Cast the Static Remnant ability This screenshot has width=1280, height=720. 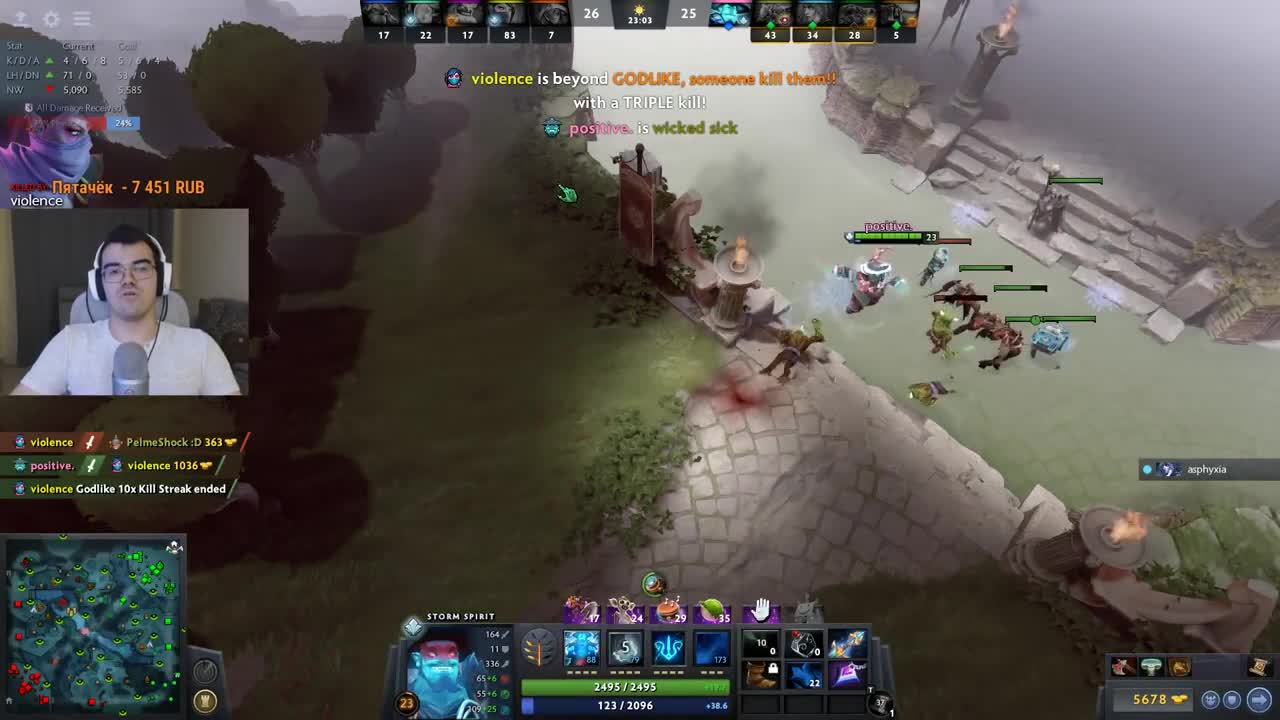(581, 648)
